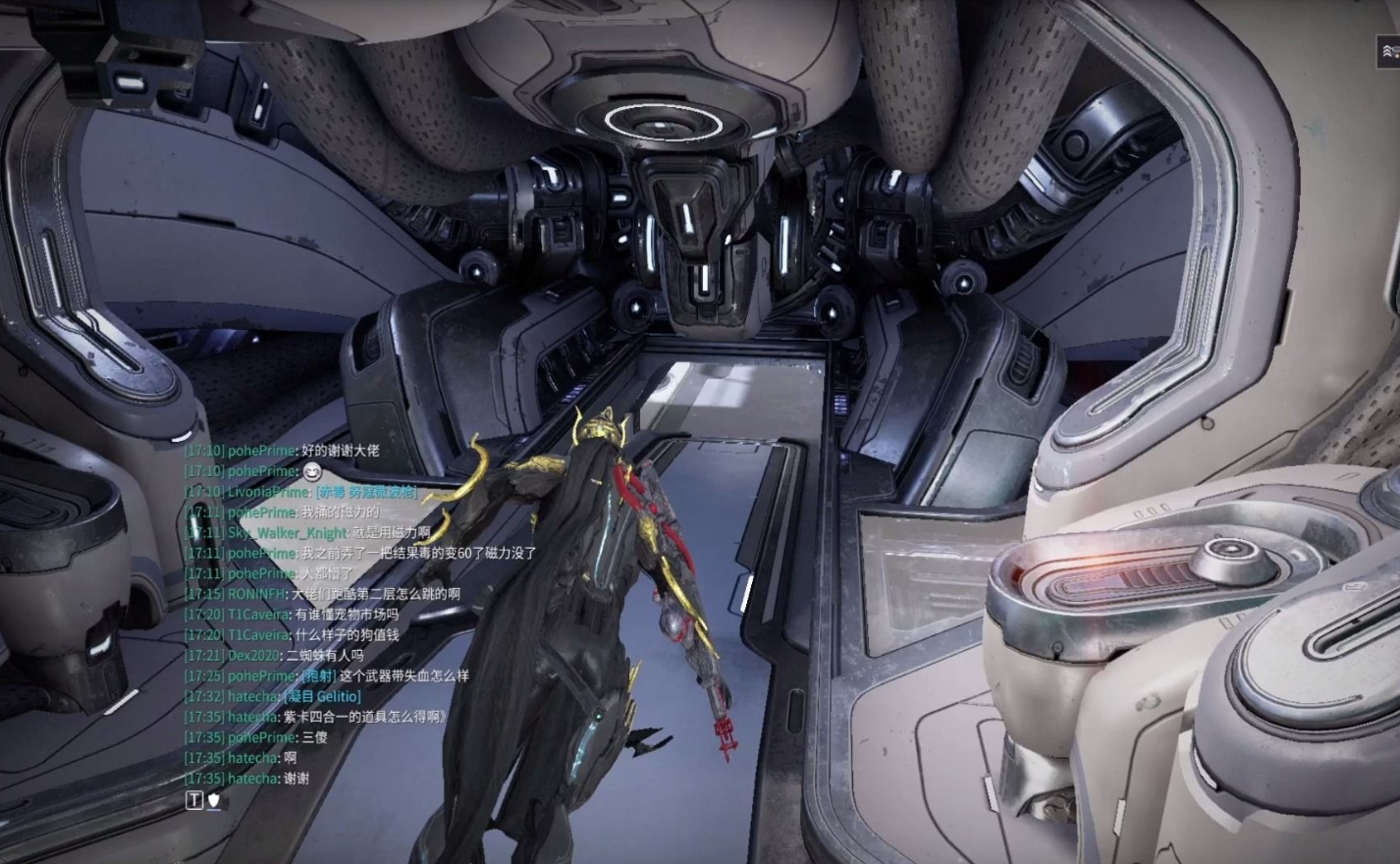Screen dimensions: 1400x864
Task: Select player name LivoniaPrime in chat
Action: [268, 492]
